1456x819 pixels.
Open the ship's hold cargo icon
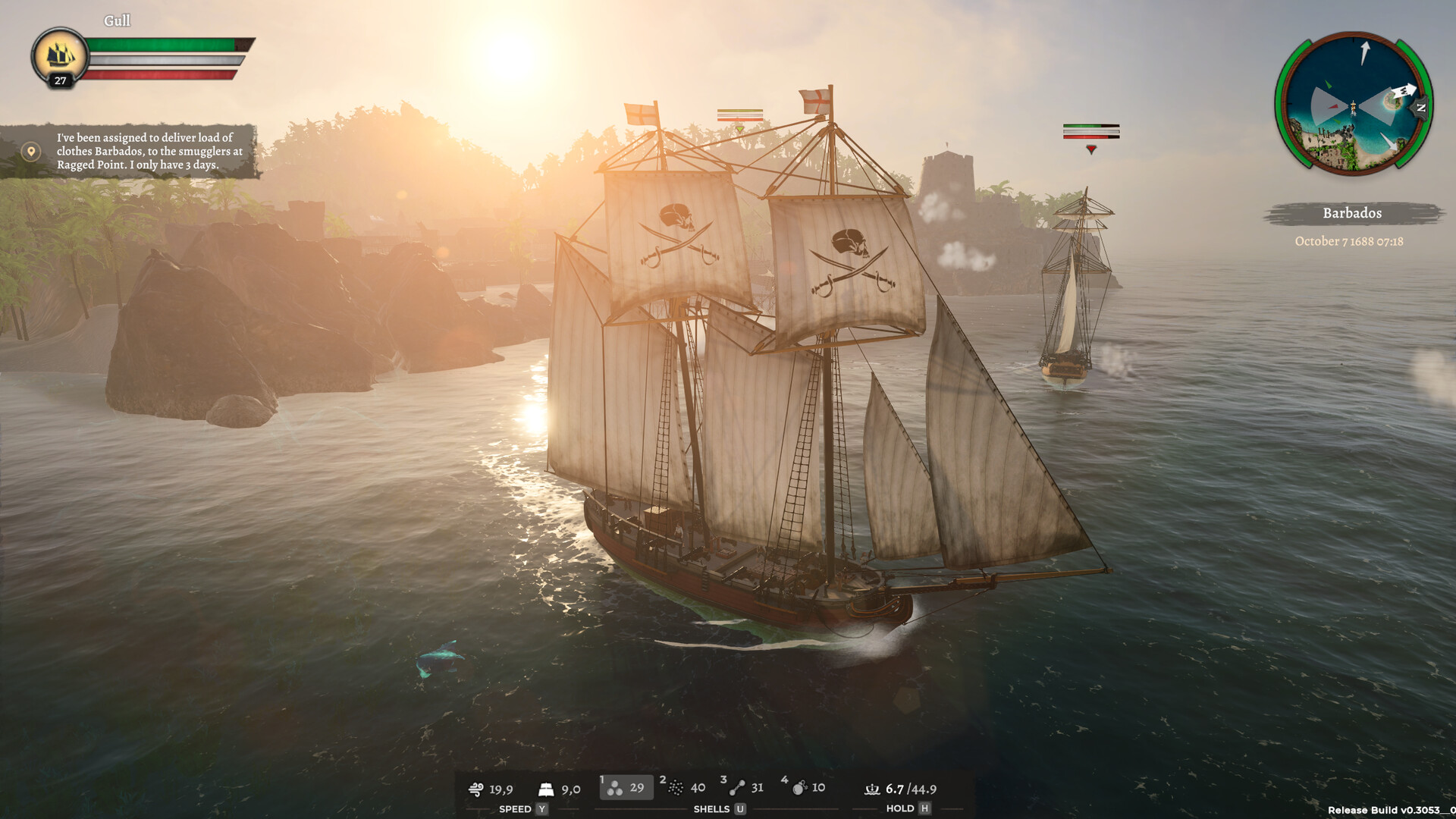[x=872, y=789]
